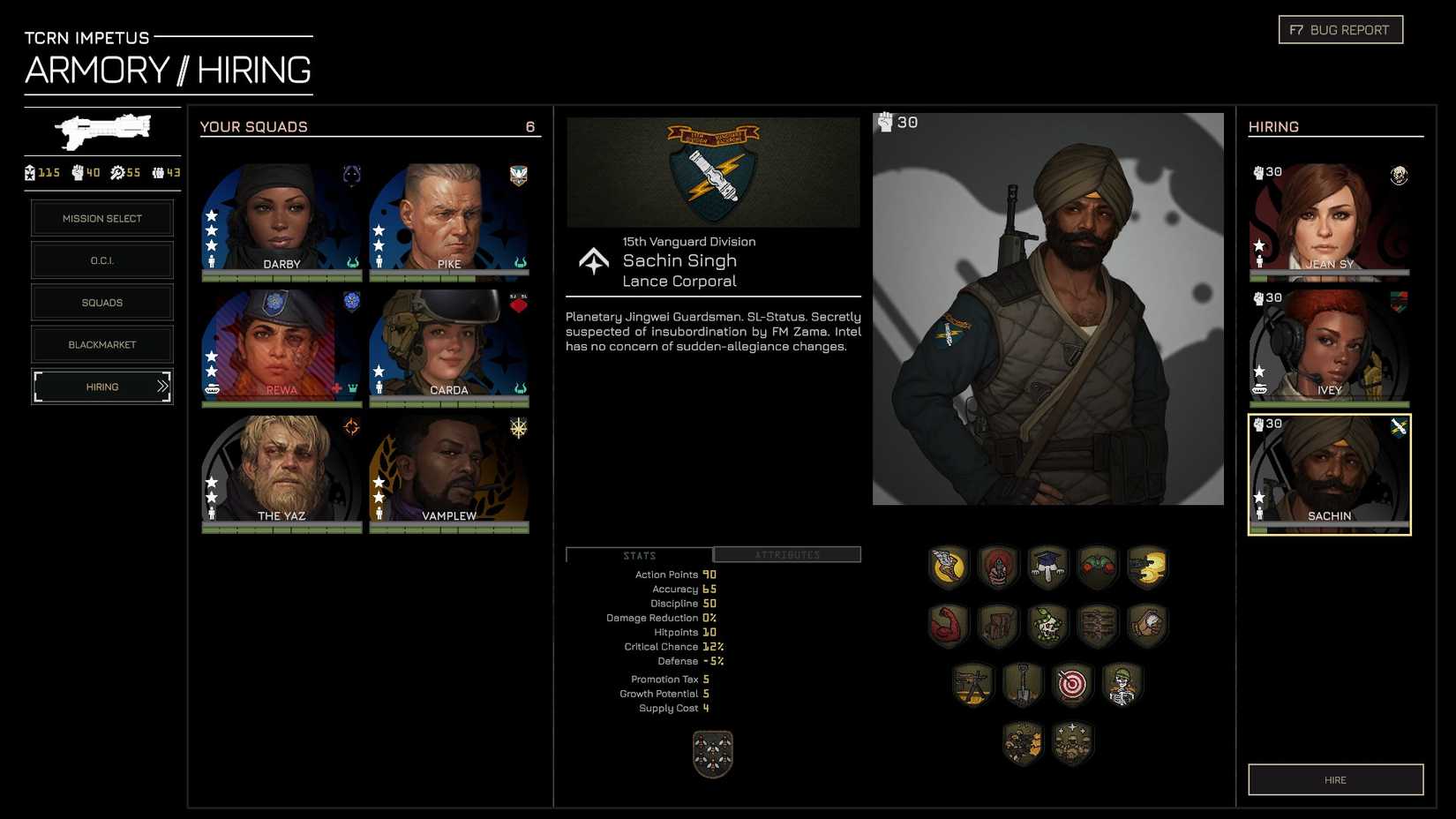Open the STATS tab
Viewport: 1456px width, 819px height.
(x=639, y=554)
